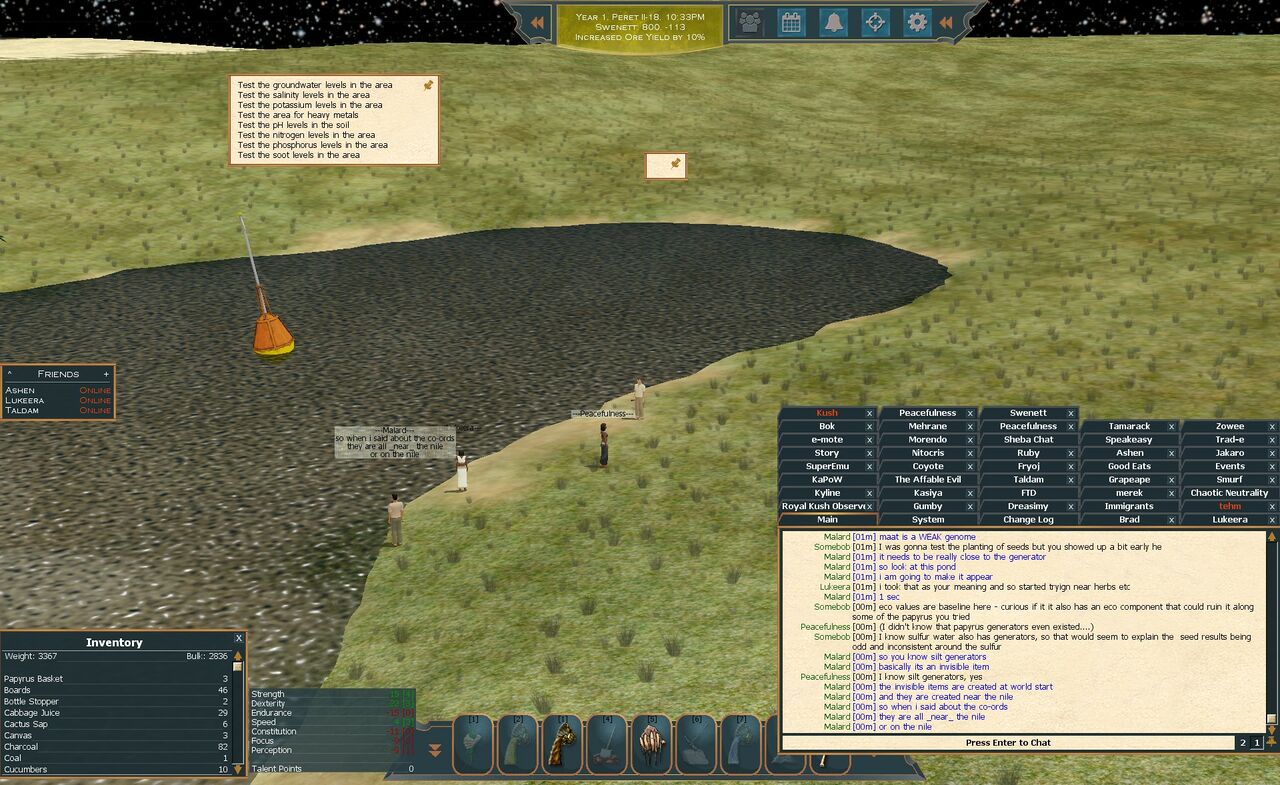Click the chat input box

tap(1007, 743)
